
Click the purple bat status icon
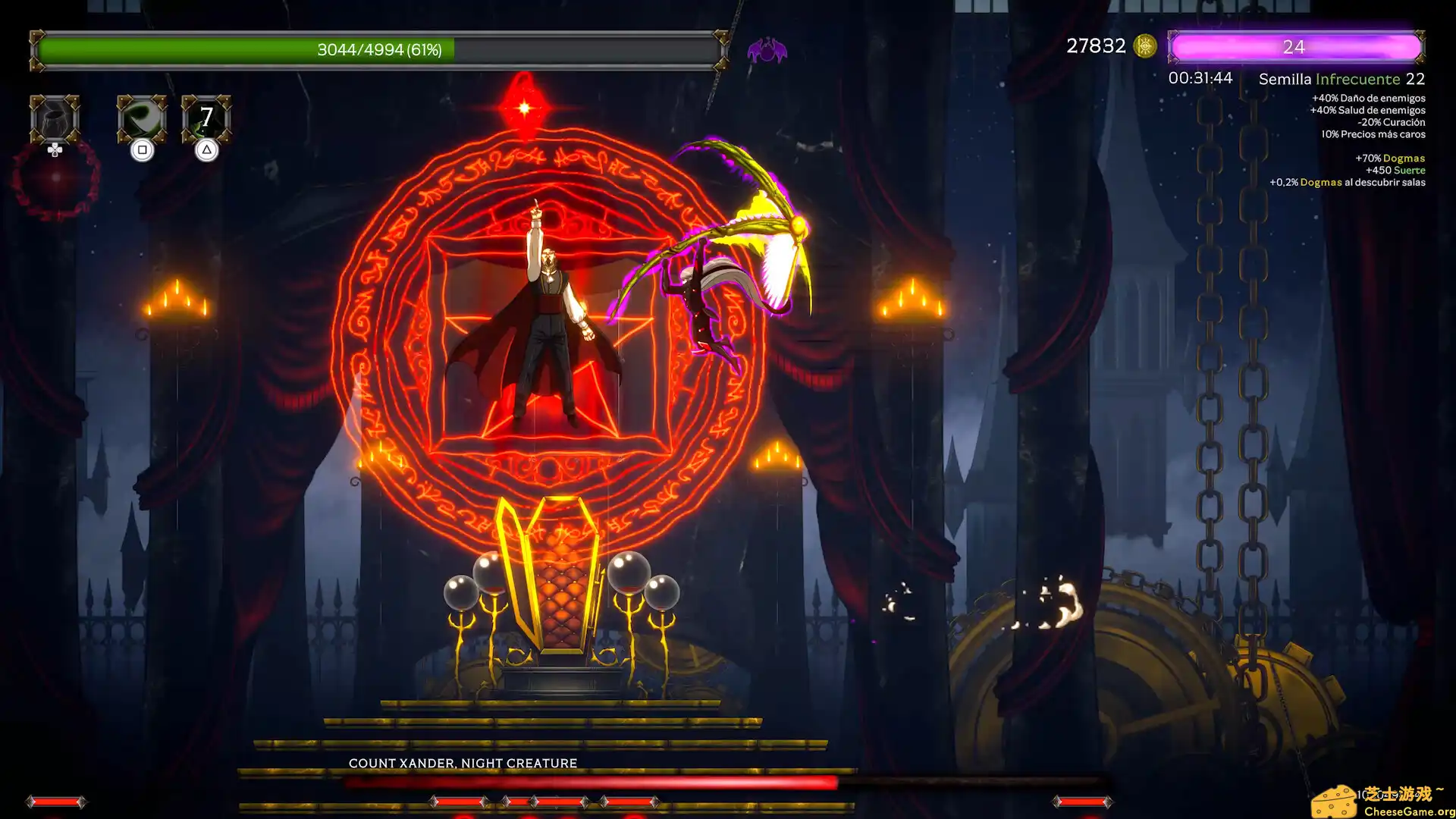point(767,51)
